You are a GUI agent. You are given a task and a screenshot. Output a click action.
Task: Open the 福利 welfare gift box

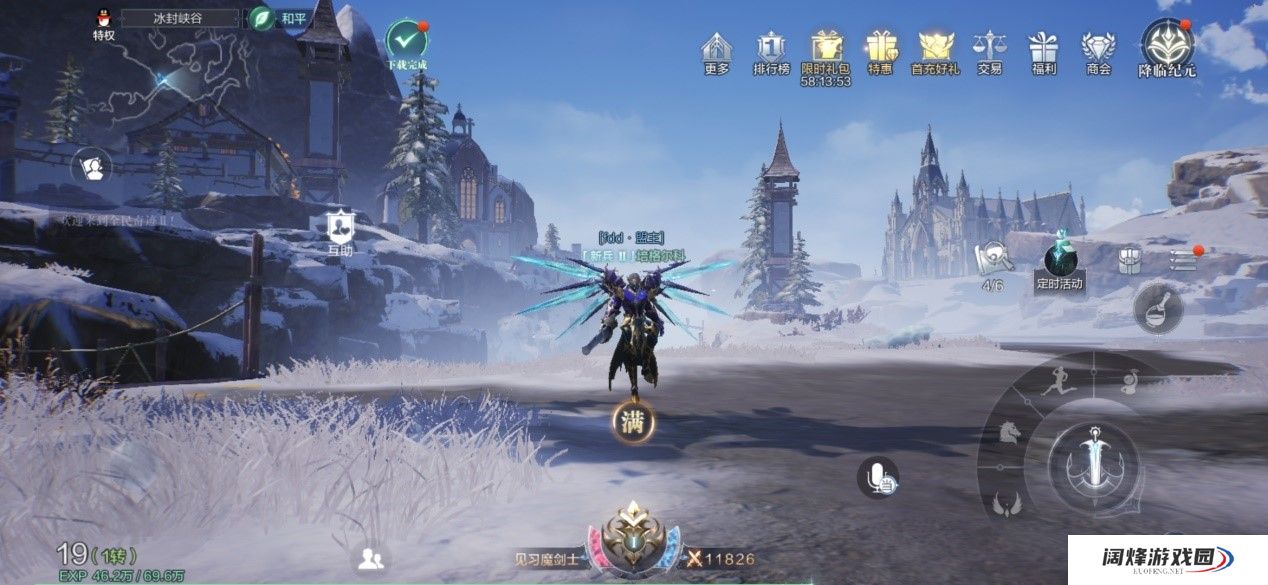click(x=1043, y=48)
